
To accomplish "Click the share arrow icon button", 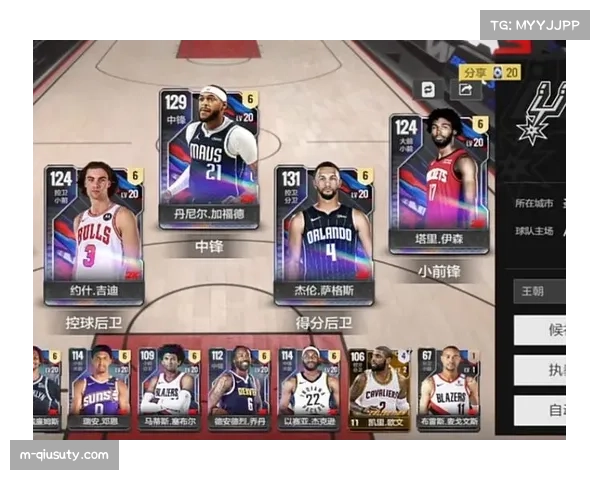I will click(x=466, y=89).
